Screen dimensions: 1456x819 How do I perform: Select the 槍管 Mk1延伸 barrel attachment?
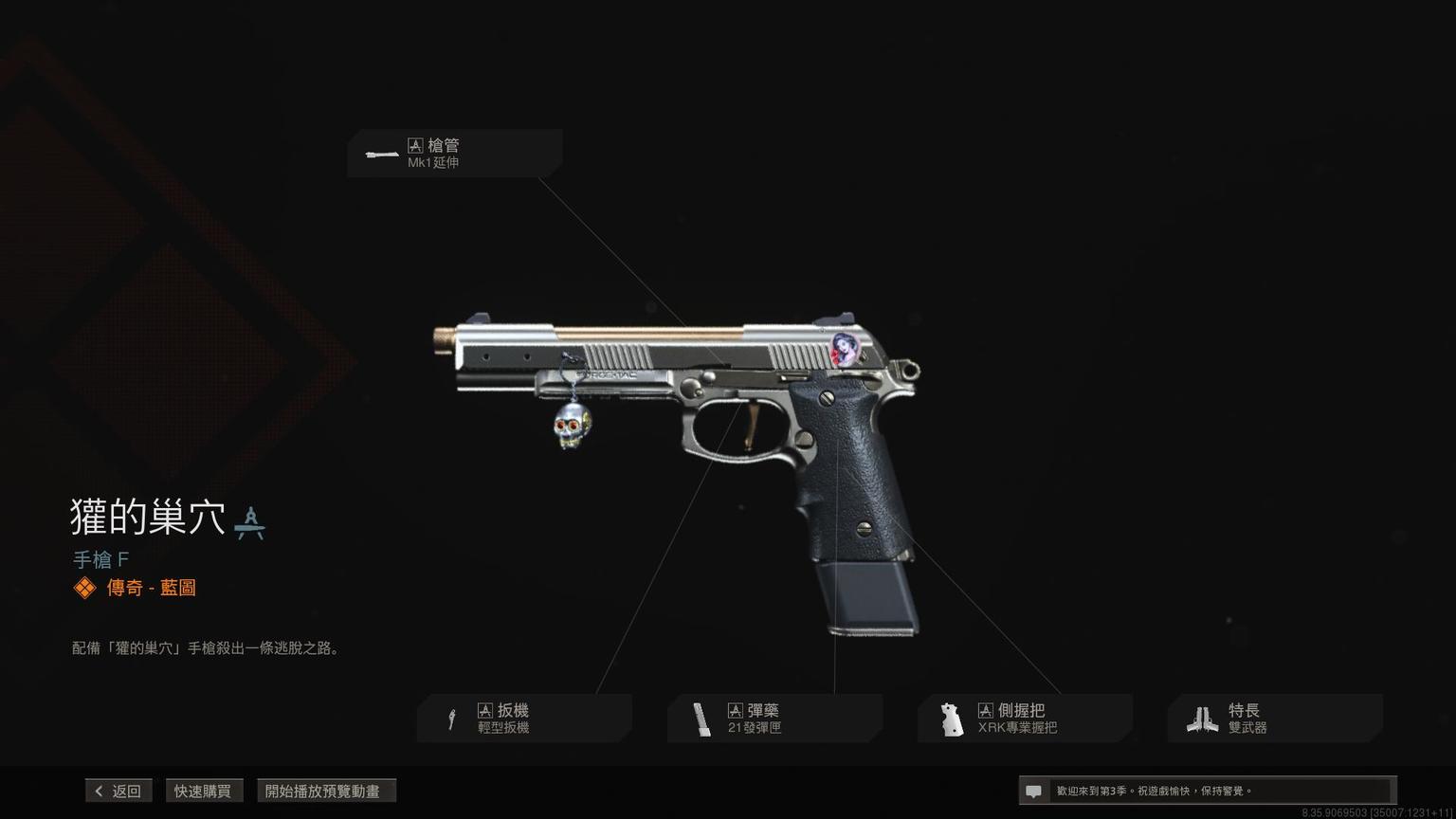454,154
